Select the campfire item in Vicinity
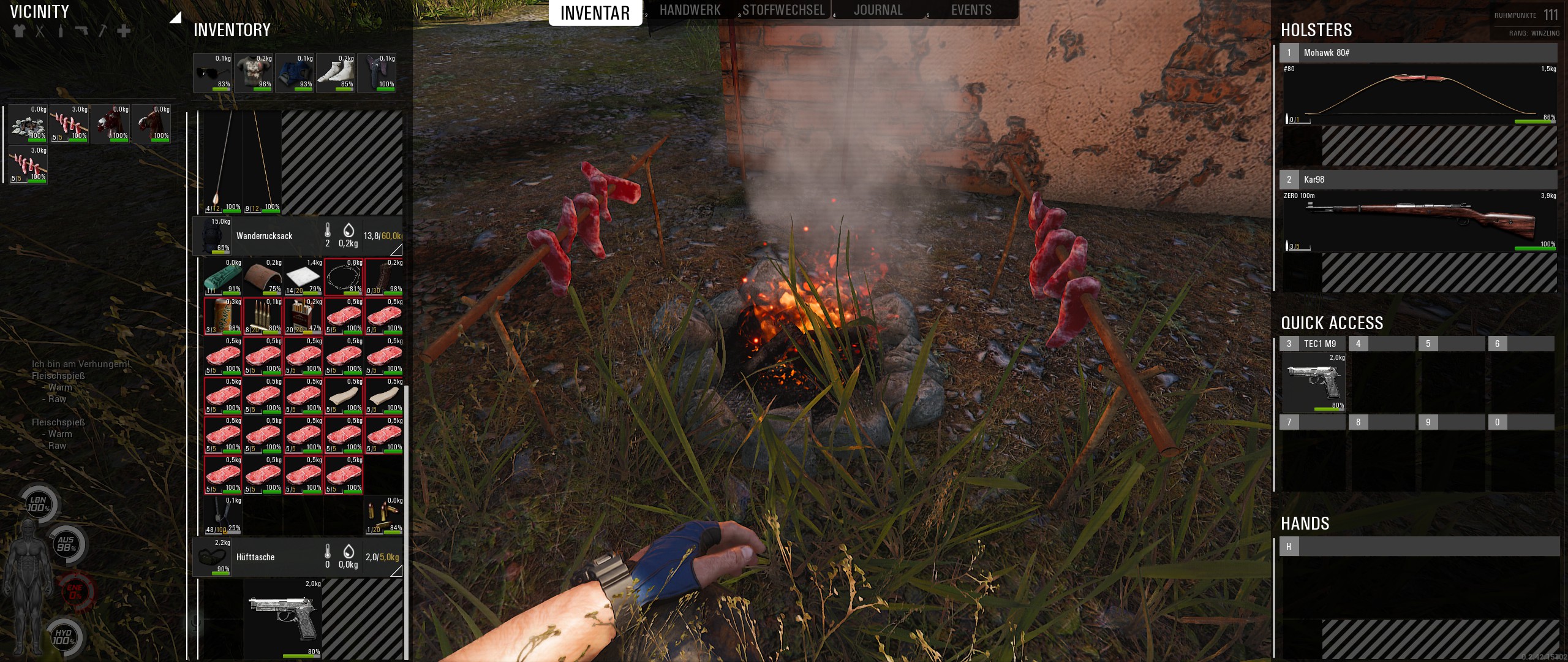Image resolution: width=1568 pixels, height=662 pixels. click(28, 124)
